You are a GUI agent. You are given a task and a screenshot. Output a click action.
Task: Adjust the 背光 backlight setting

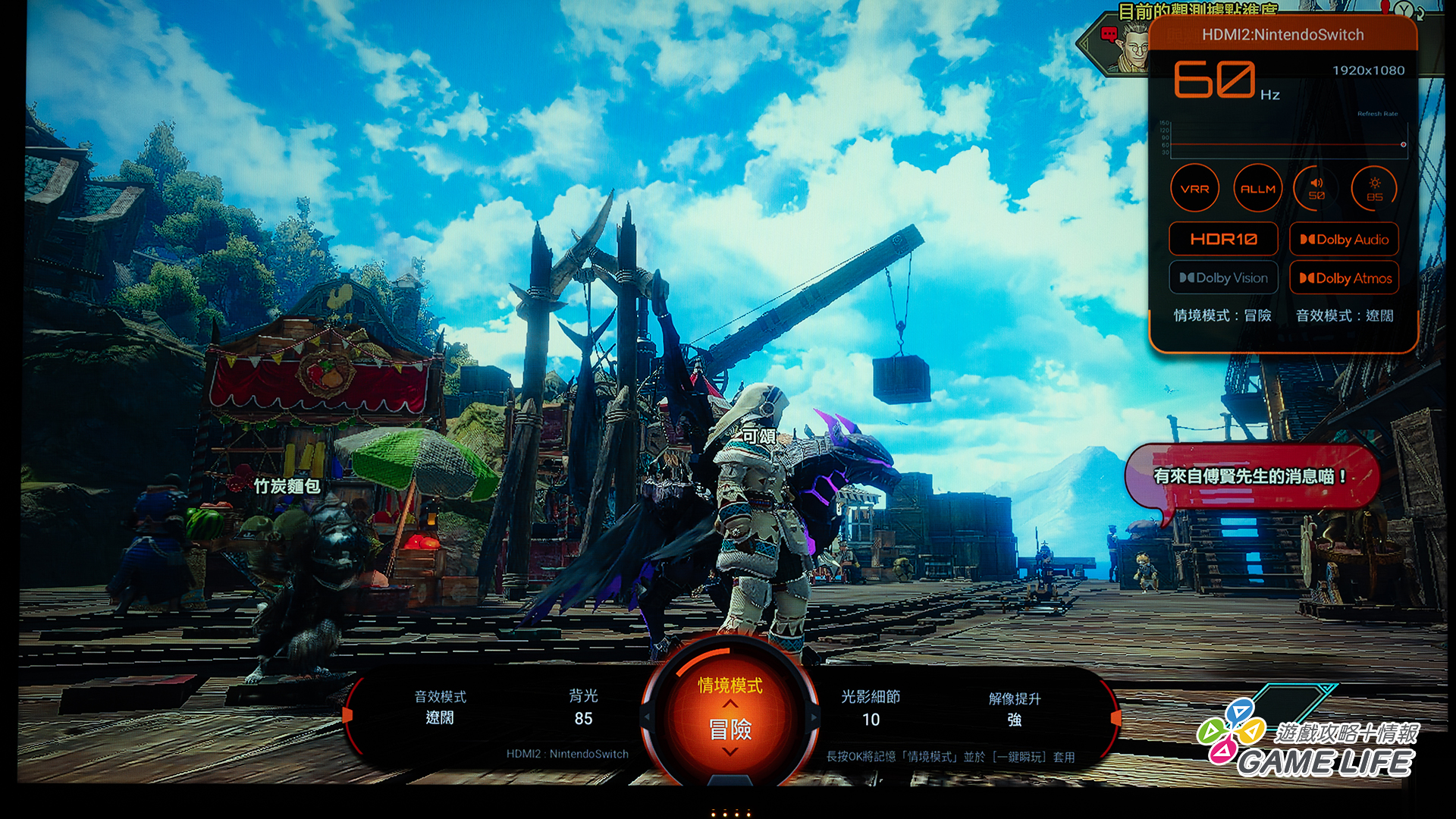(x=583, y=707)
